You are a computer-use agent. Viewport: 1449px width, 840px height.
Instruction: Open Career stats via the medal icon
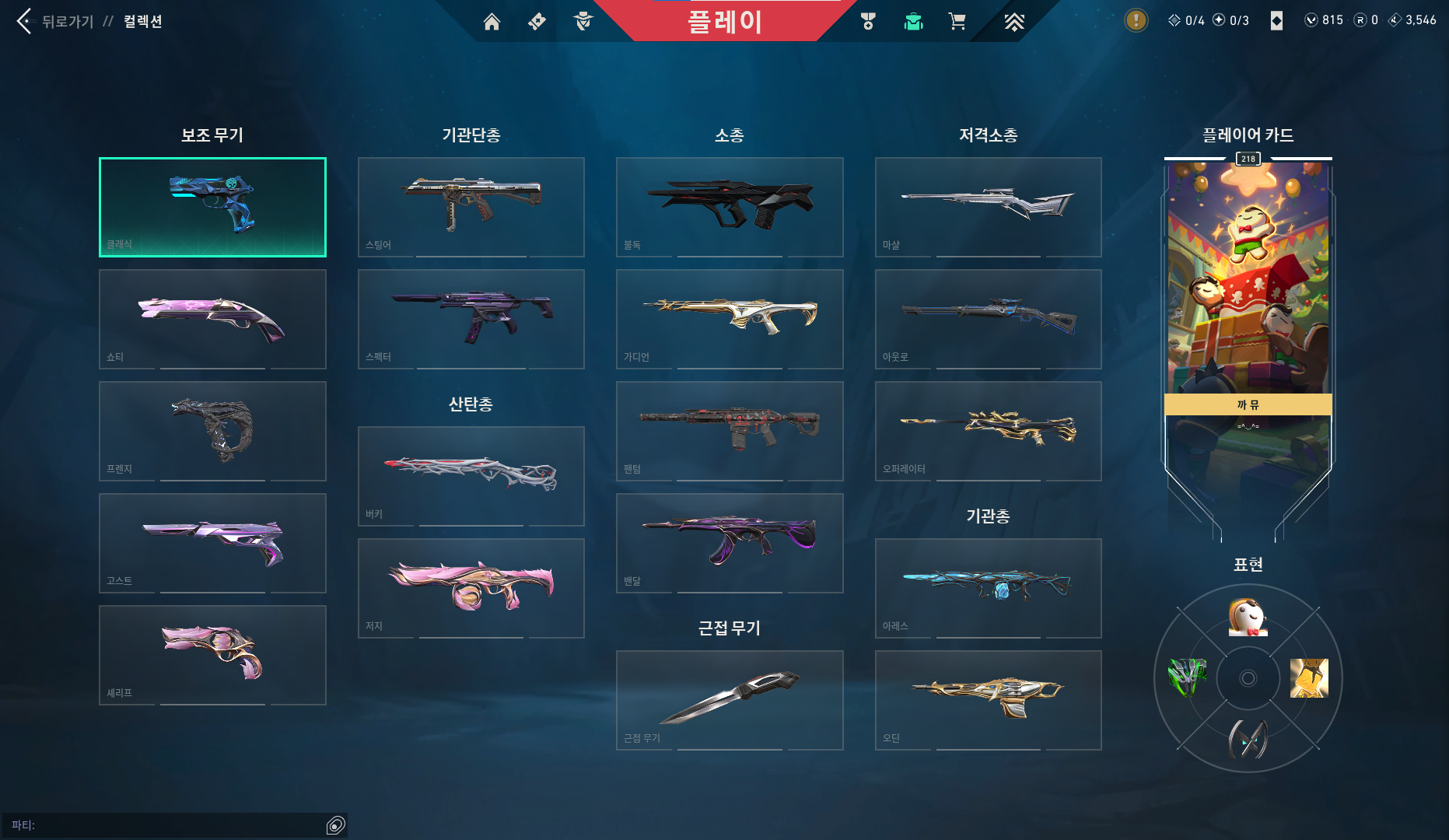pyautogui.click(x=868, y=21)
